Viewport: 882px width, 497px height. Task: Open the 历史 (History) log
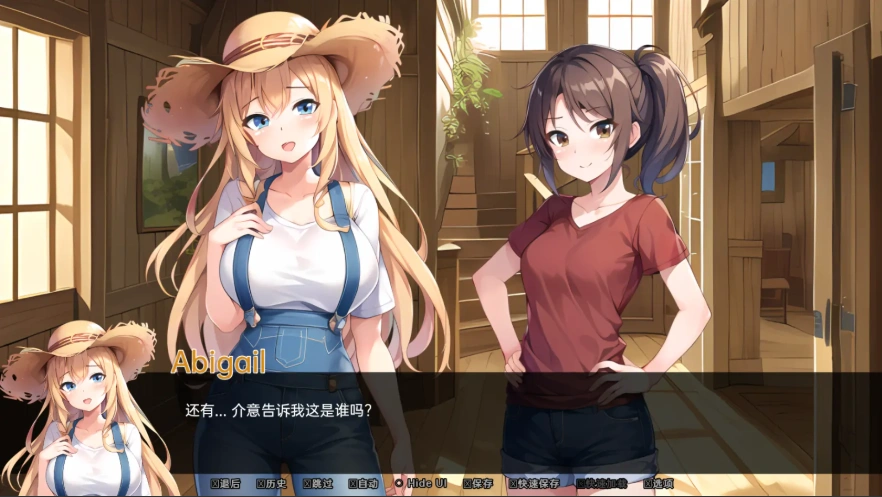click(x=272, y=483)
